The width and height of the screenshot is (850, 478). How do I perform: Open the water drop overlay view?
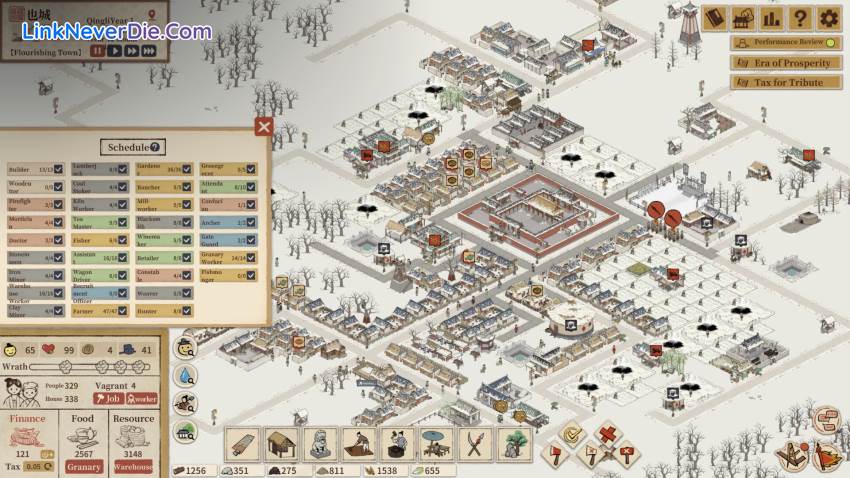(185, 376)
